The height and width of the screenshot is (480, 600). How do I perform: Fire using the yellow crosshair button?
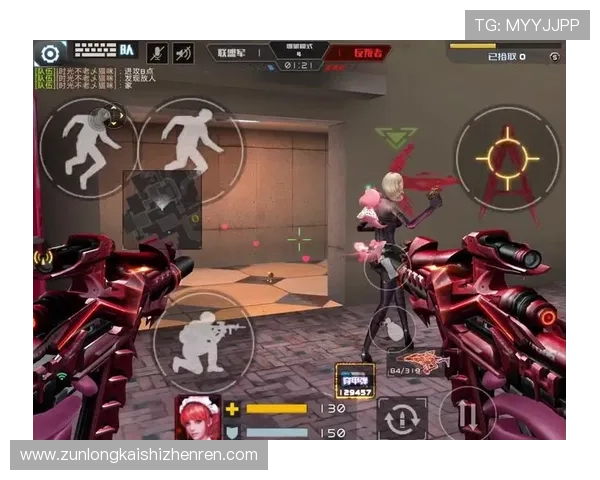coord(506,157)
